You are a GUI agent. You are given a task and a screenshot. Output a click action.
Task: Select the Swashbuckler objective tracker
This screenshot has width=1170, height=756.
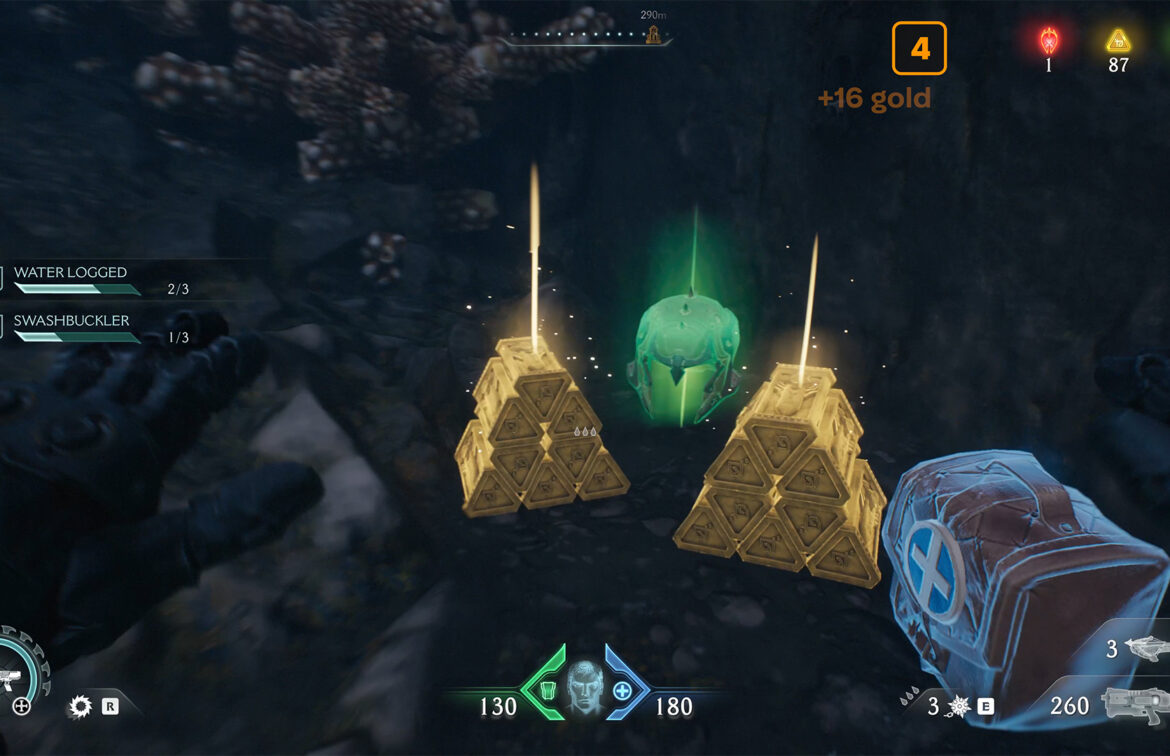tap(72, 321)
